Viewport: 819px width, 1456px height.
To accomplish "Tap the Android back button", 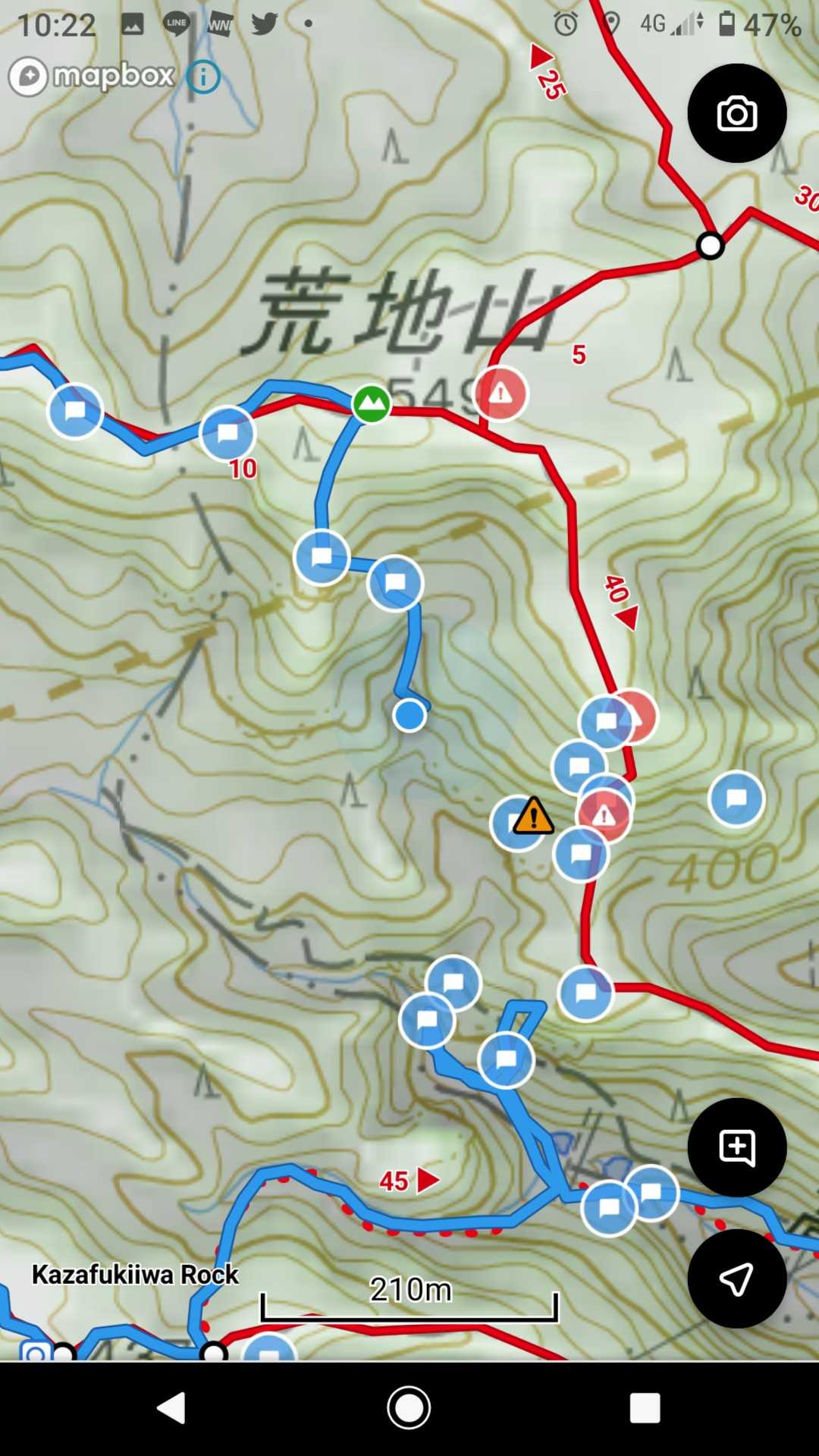I will 172,1408.
